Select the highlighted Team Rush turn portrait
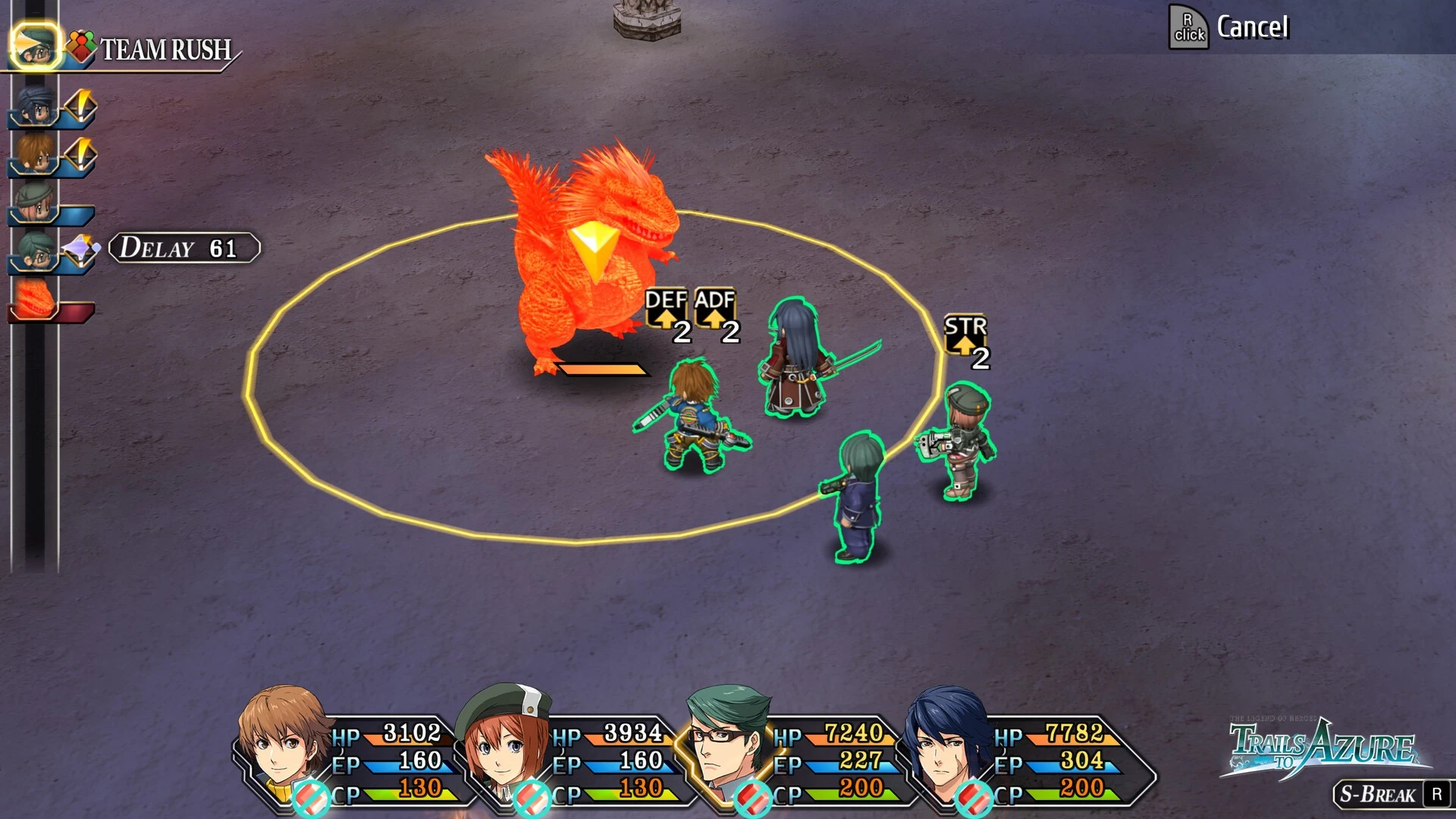Image resolution: width=1456 pixels, height=819 pixels. coord(36,47)
